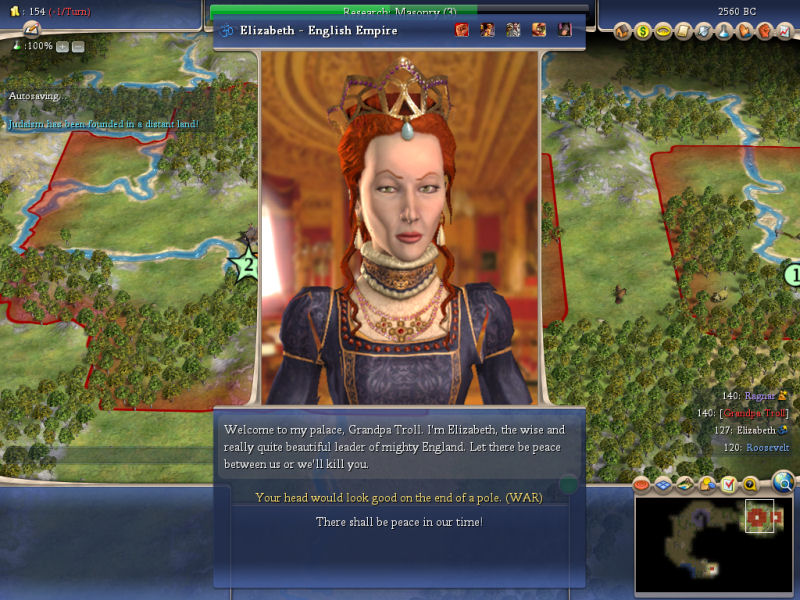Screen dimensions: 800x600
Task: Choose "There shall be peace in our time!"
Action: click(399, 522)
